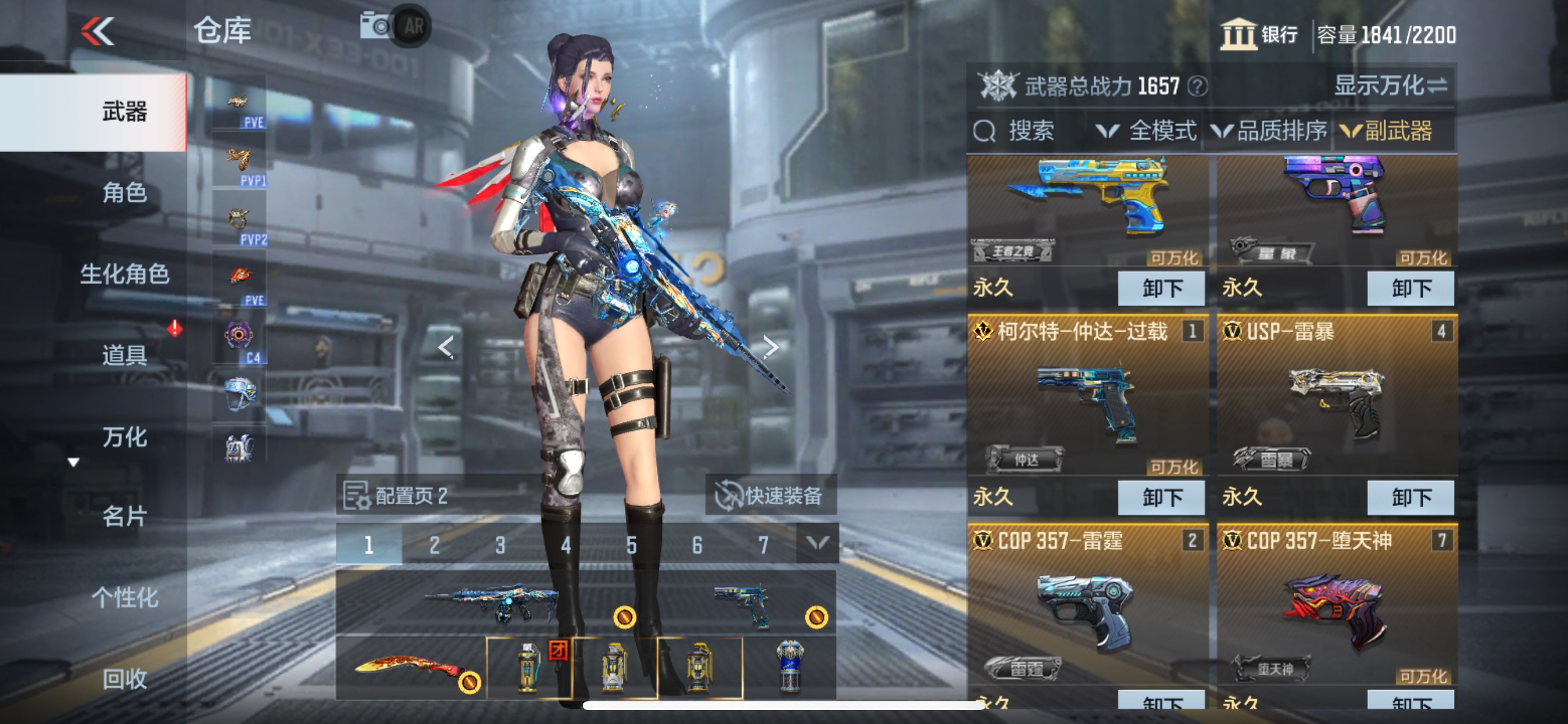Open the 银行 bank
1568x724 pixels.
[x=1259, y=34]
